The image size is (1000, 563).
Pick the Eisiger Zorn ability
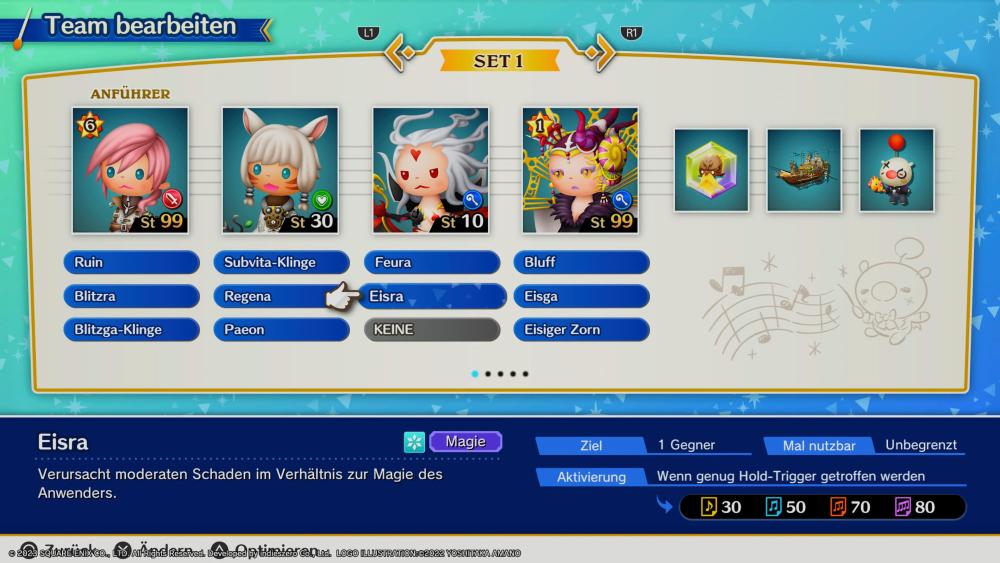pos(583,329)
